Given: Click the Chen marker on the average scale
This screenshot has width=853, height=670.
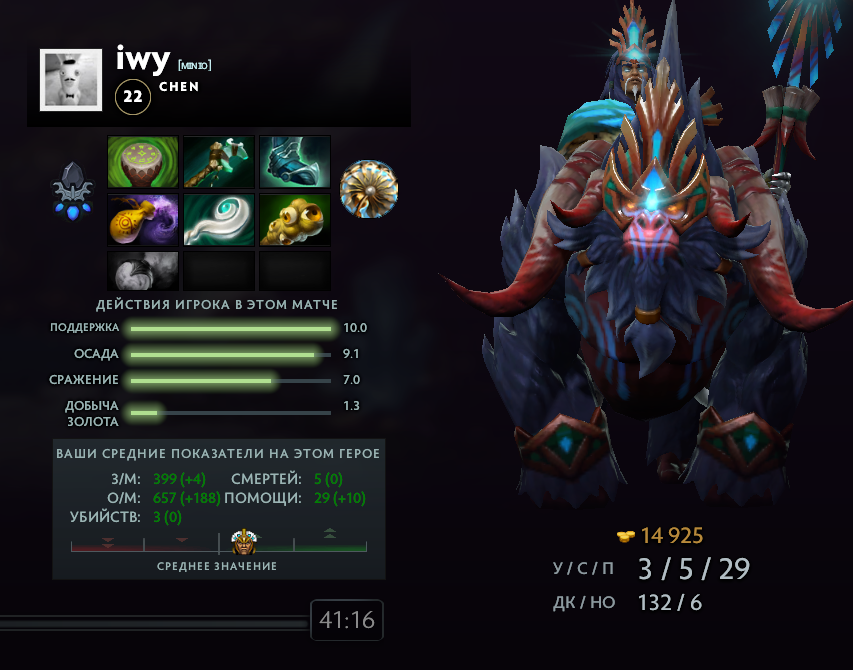Looking at the screenshot, I should [x=244, y=543].
